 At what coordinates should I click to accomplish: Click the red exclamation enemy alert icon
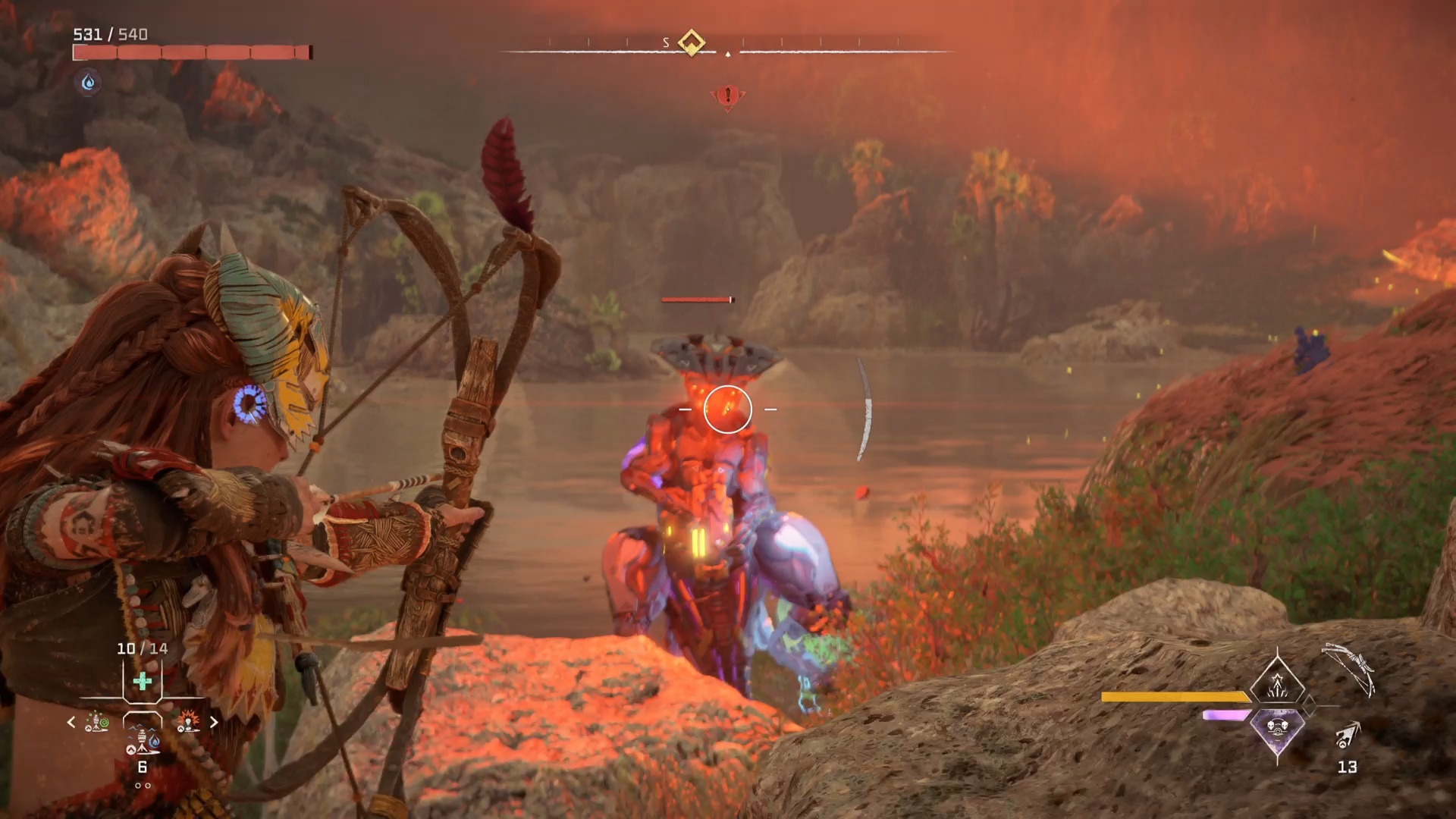coord(727,96)
